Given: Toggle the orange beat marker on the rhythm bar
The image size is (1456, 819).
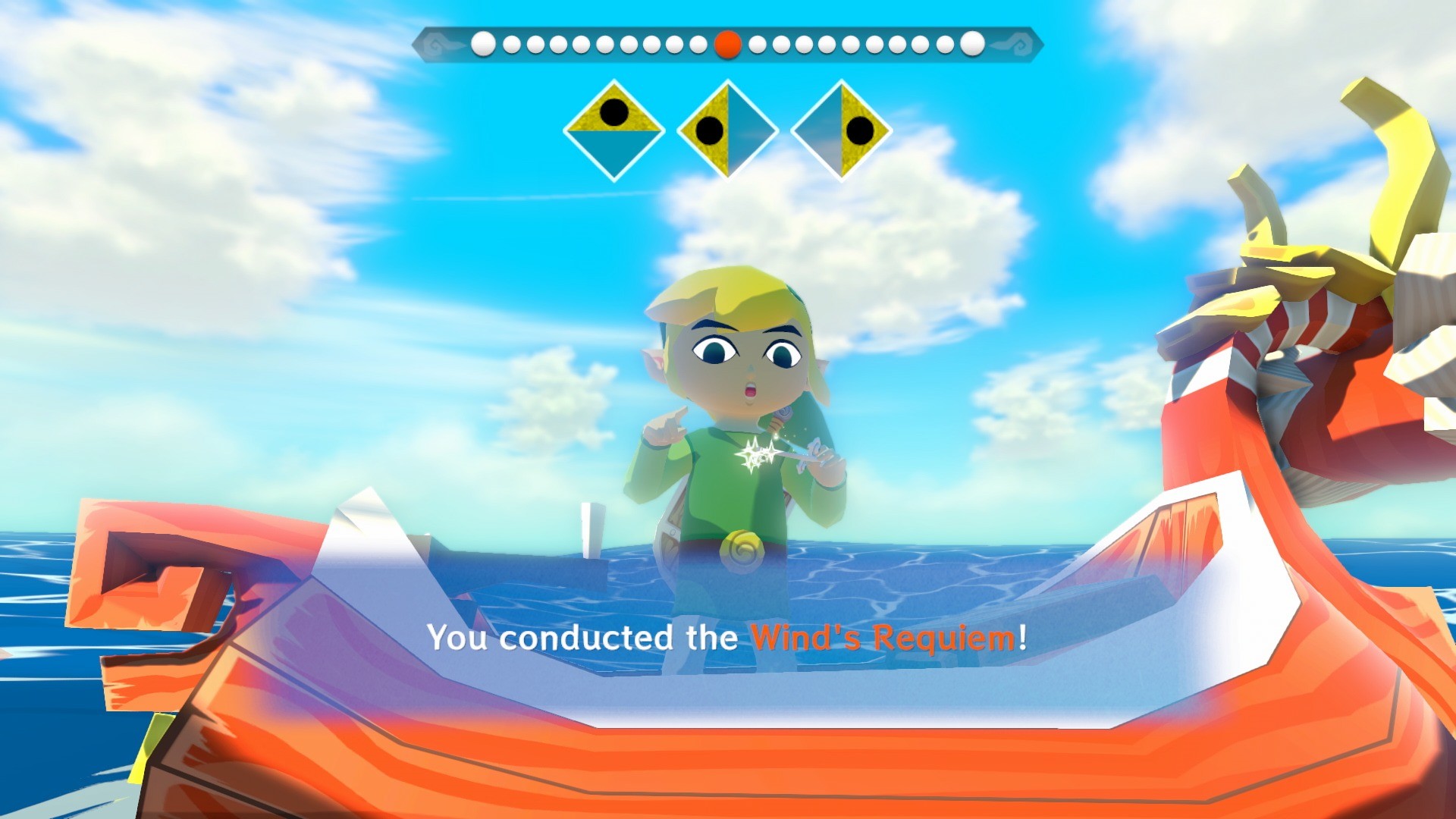Looking at the screenshot, I should pos(728,45).
